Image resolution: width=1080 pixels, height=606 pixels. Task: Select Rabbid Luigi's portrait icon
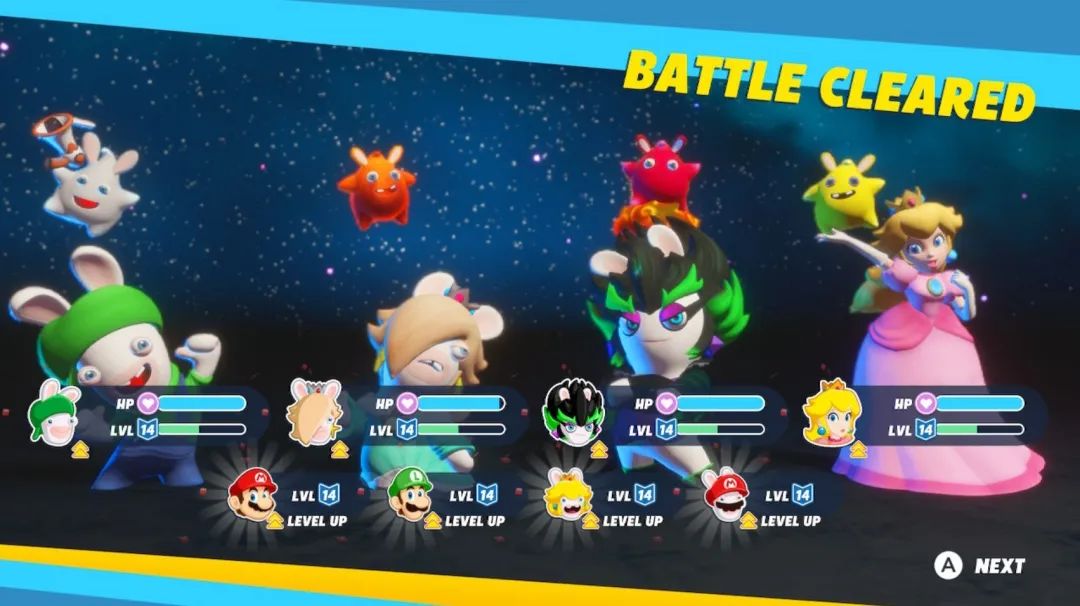[x=58, y=412]
